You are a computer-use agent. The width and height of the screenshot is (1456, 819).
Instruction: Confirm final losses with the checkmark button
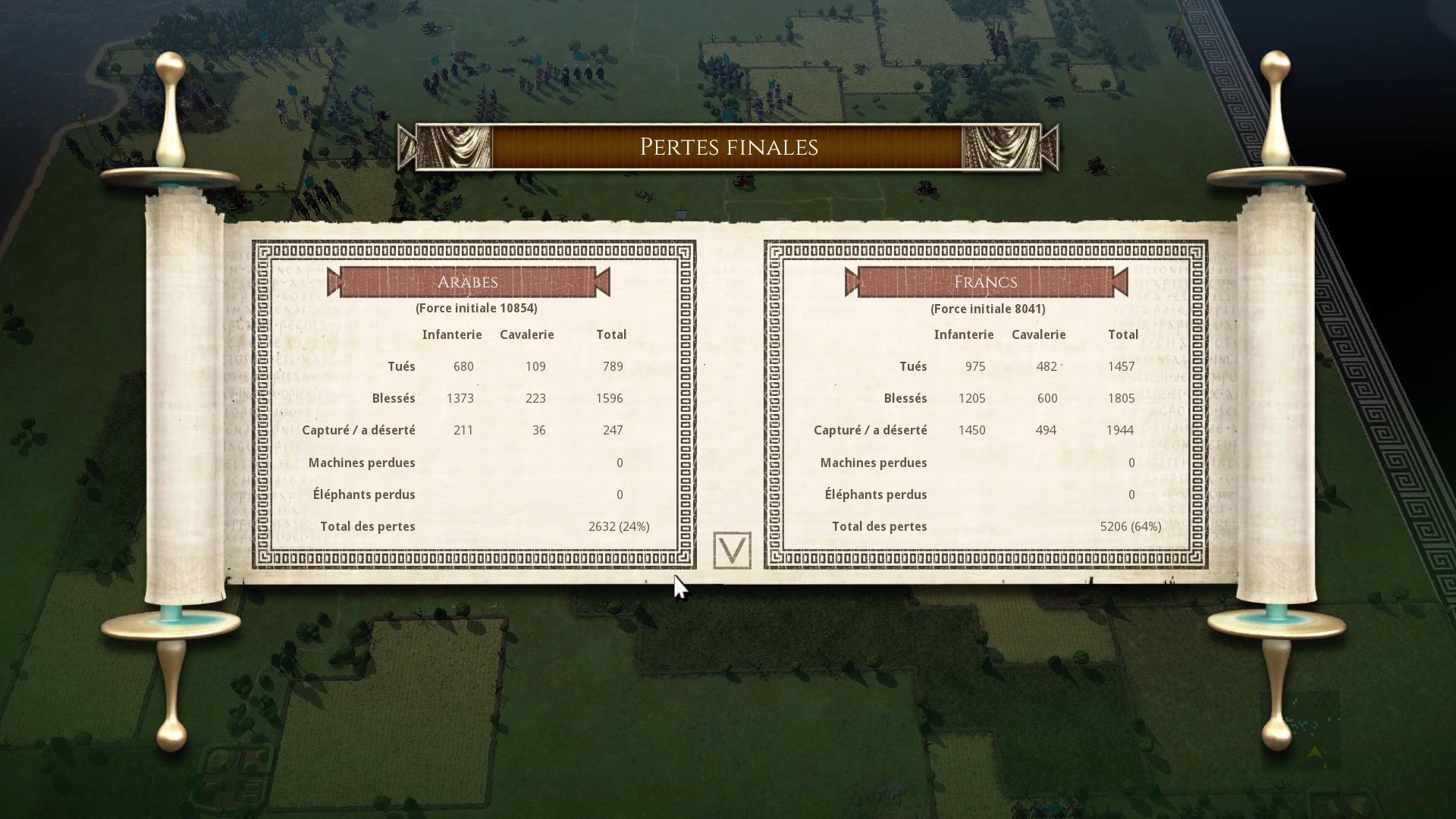pyautogui.click(x=732, y=550)
